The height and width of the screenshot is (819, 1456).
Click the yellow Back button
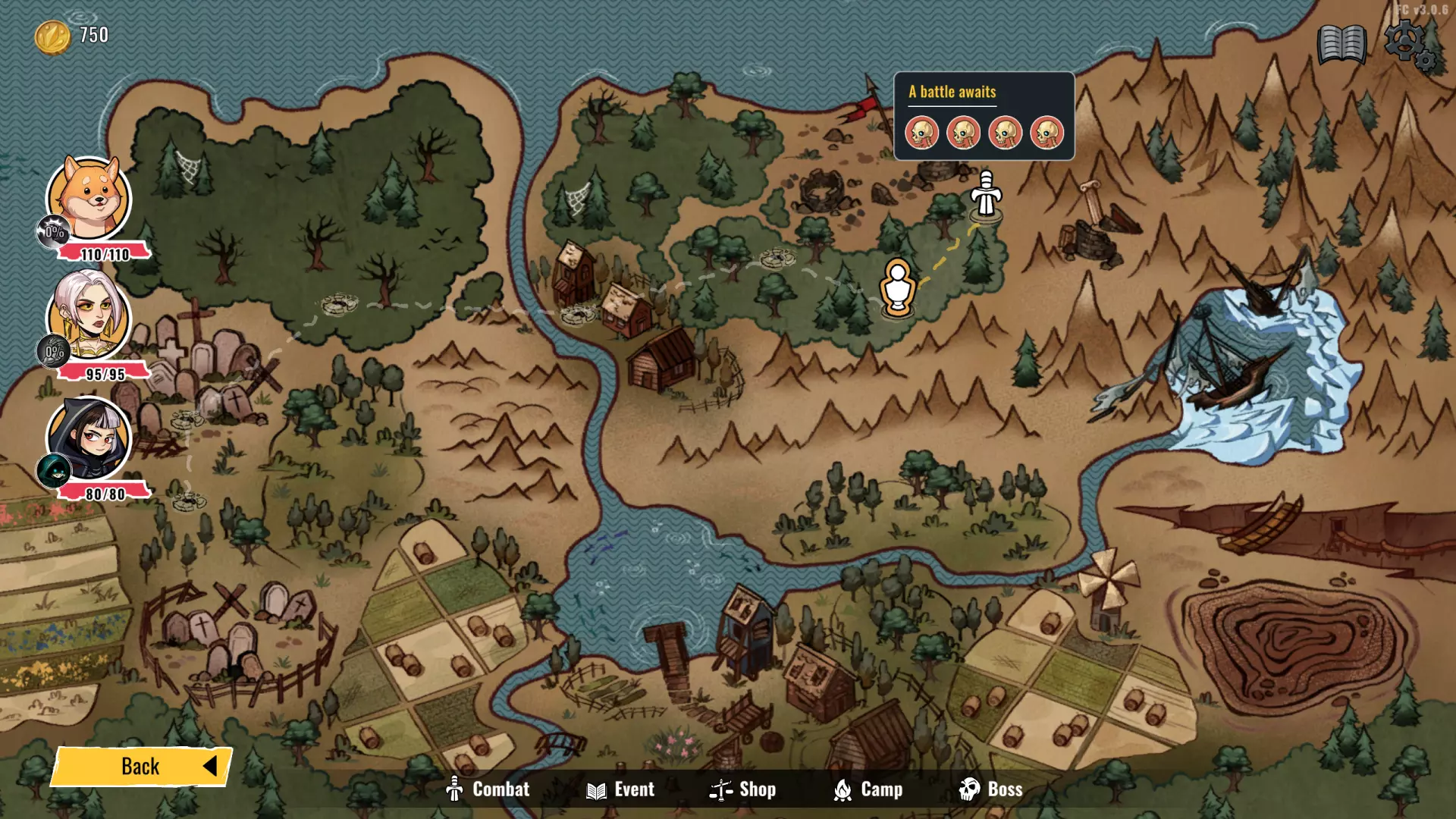coord(142,766)
